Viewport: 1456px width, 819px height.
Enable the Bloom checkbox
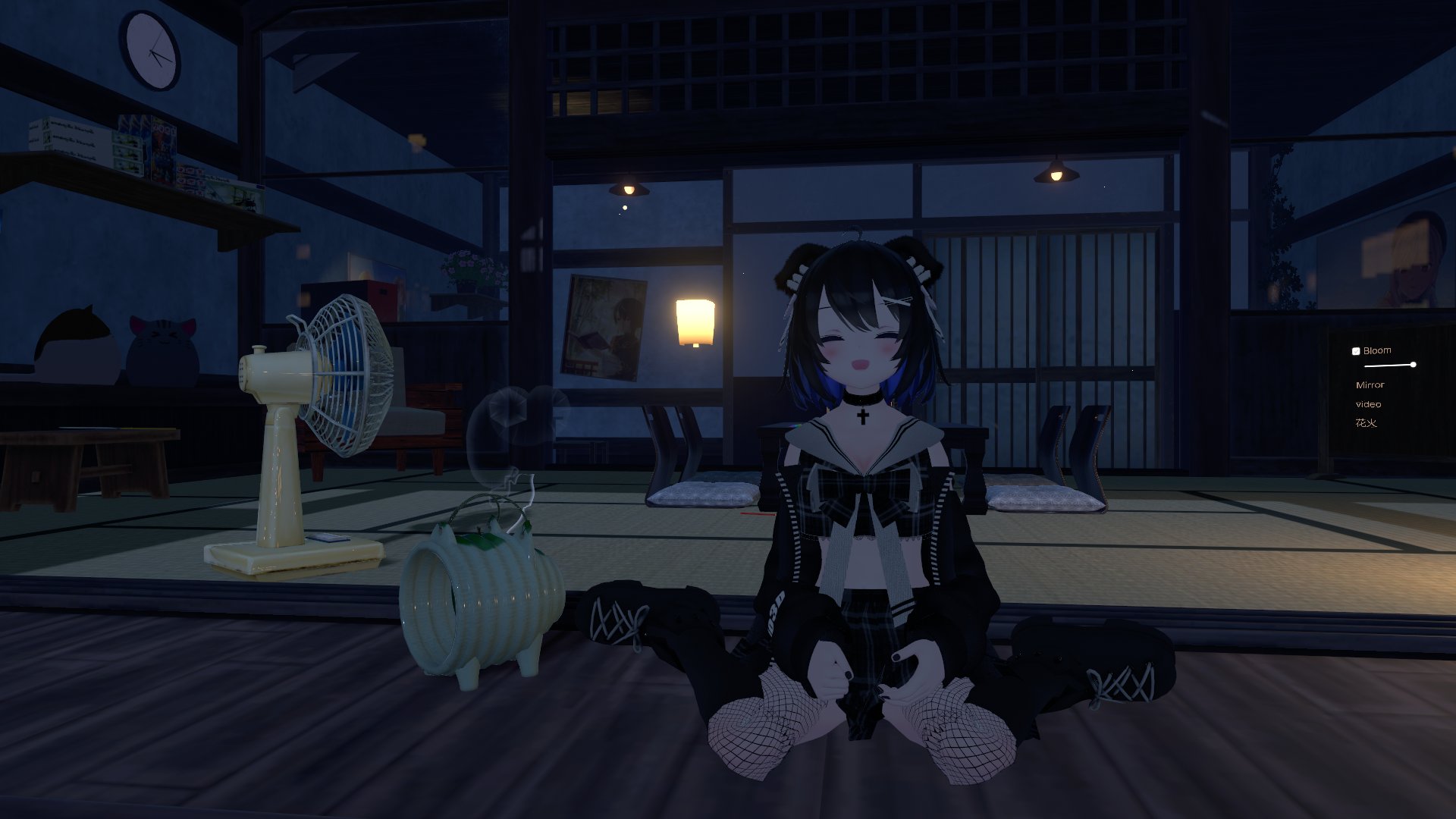point(1357,350)
